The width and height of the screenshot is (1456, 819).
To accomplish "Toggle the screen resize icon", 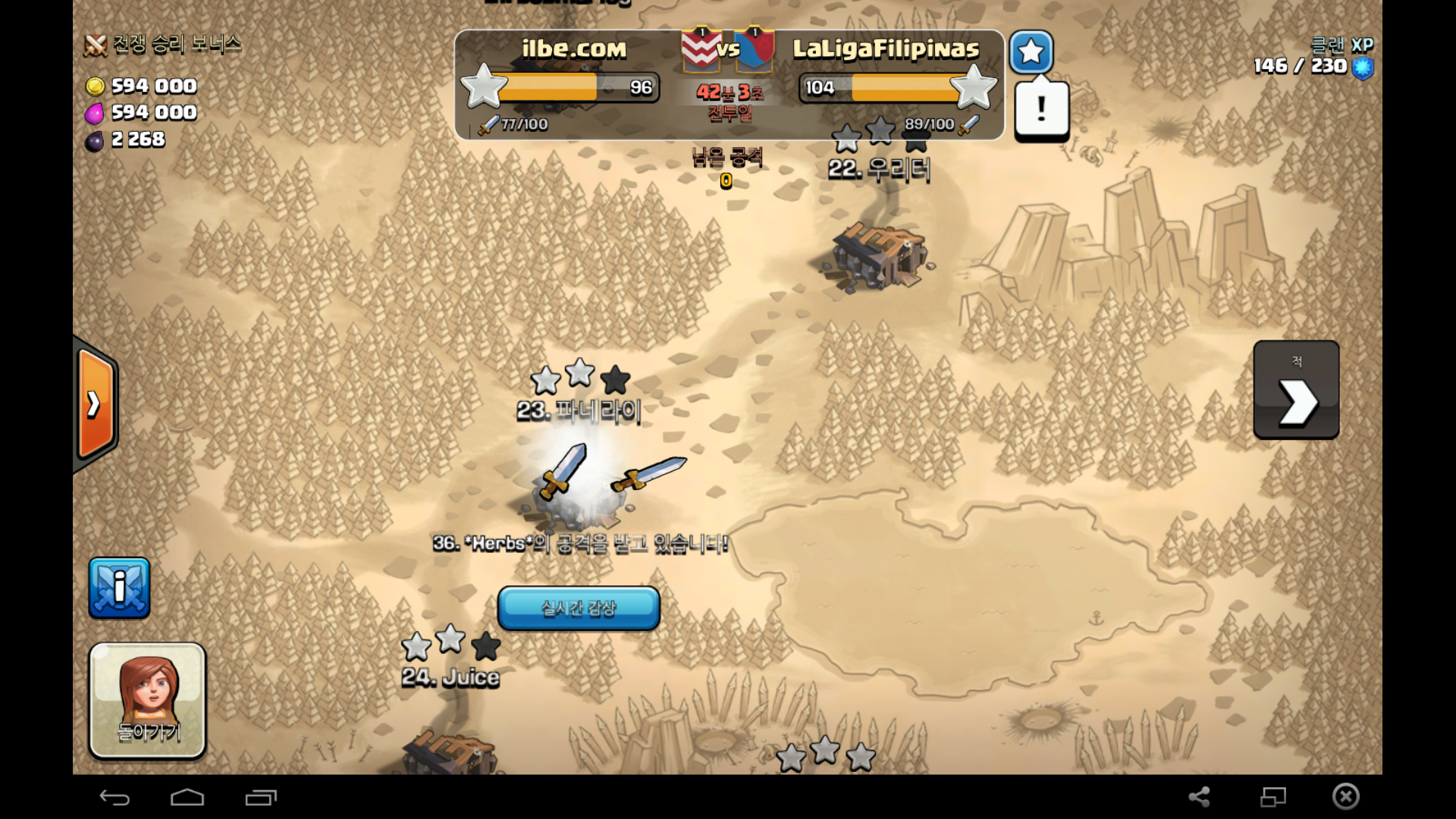I will click(1272, 796).
